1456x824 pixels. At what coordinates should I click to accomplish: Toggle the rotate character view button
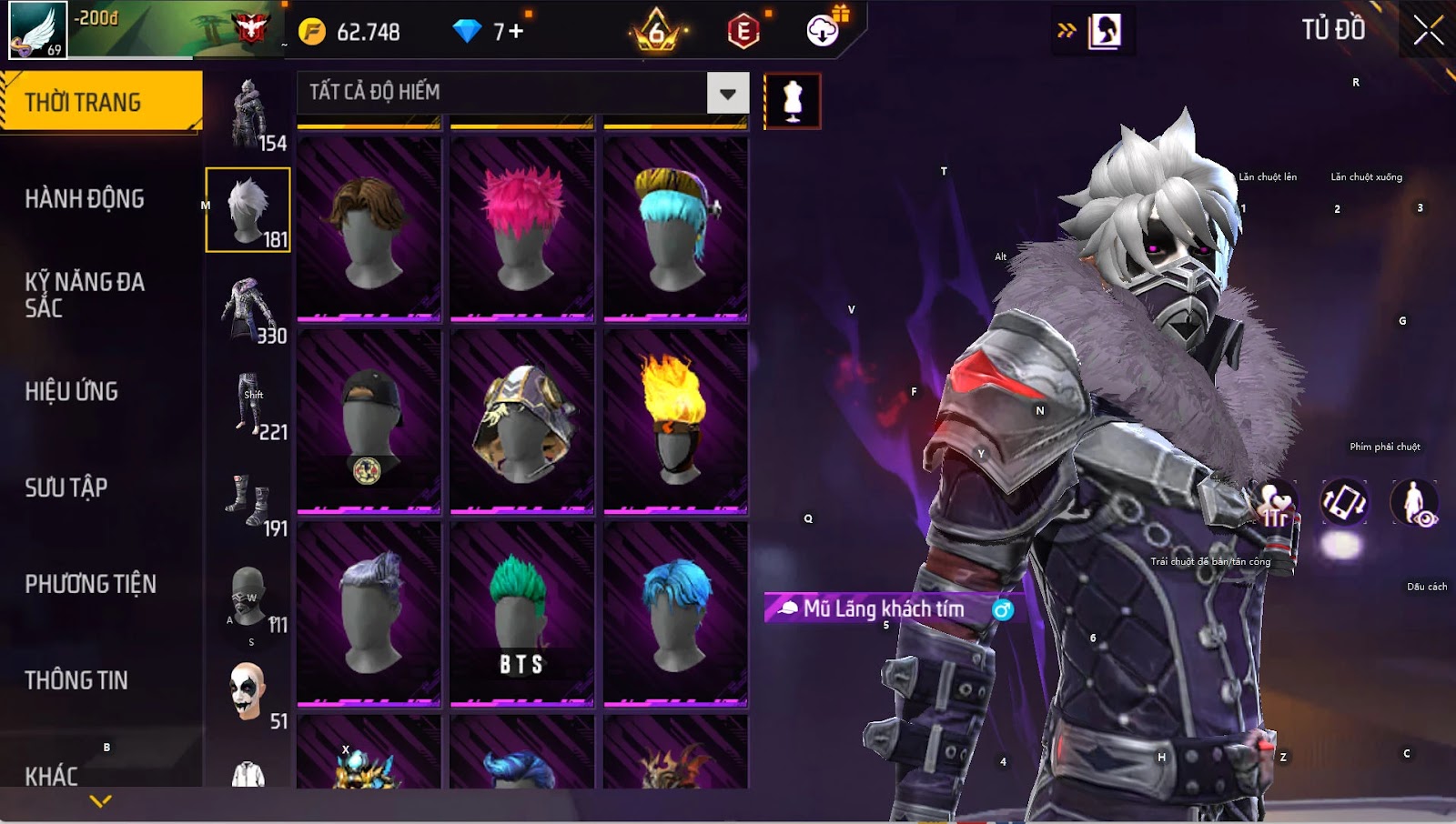pyautogui.click(x=1344, y=502)
